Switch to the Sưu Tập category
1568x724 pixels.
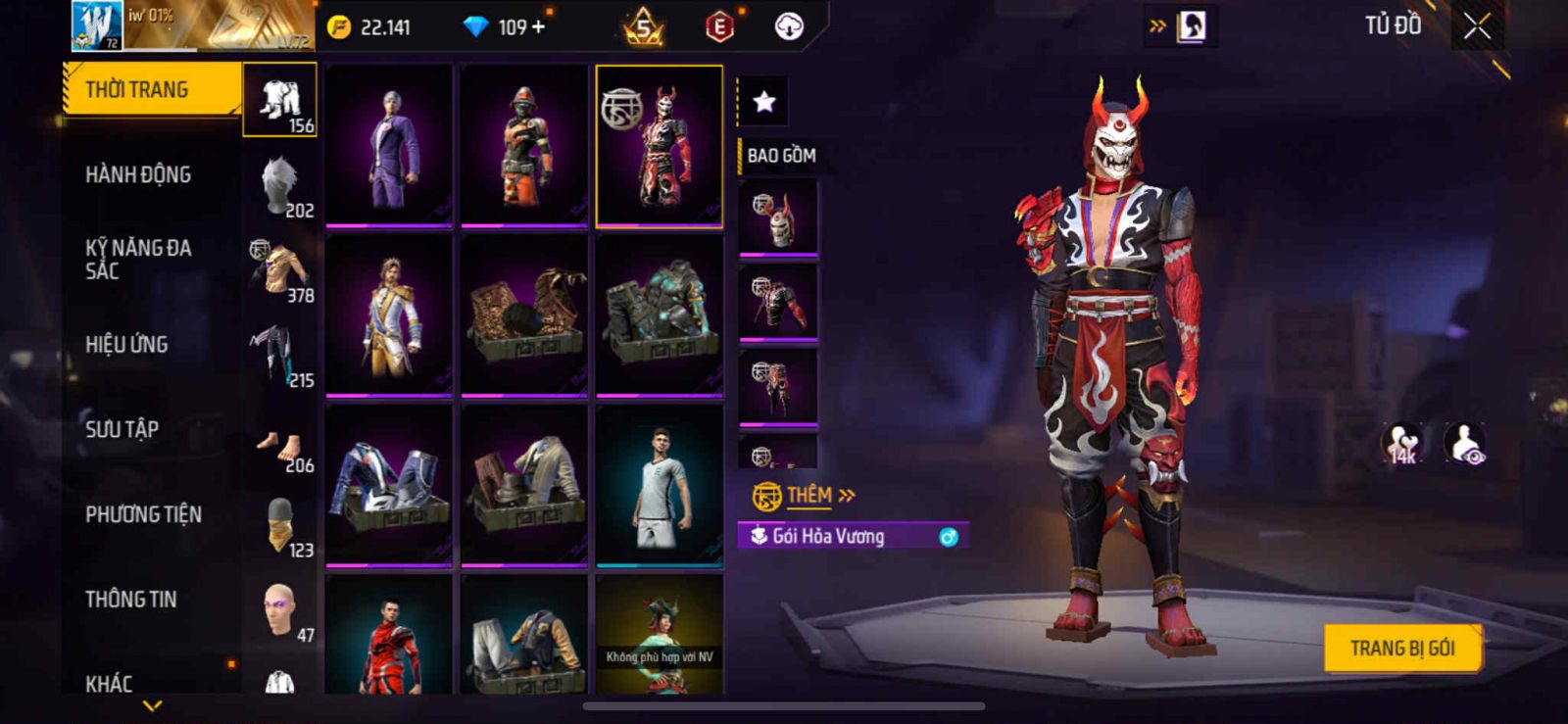pos(122,429)
